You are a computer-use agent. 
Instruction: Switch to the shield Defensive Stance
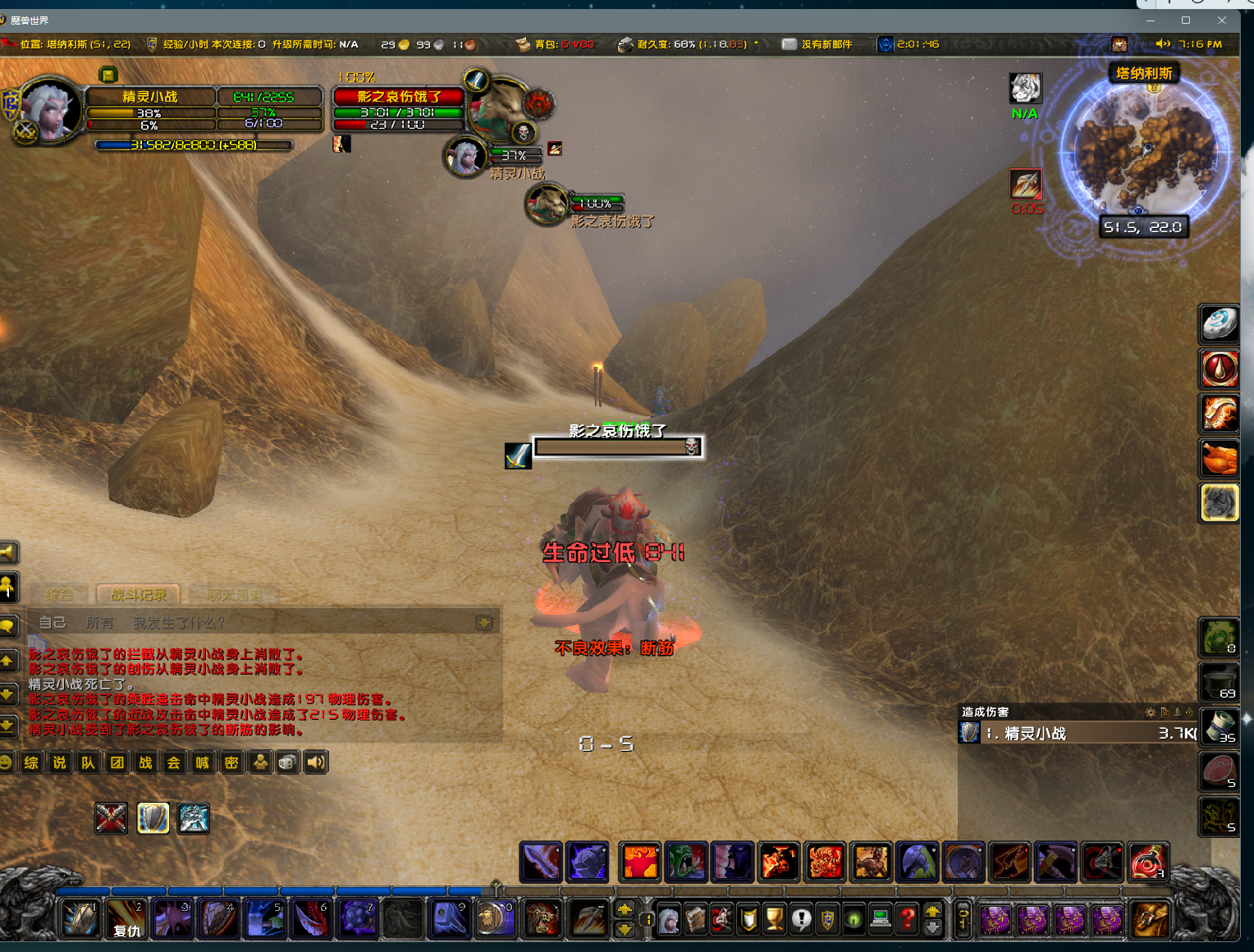click(153, 818)
